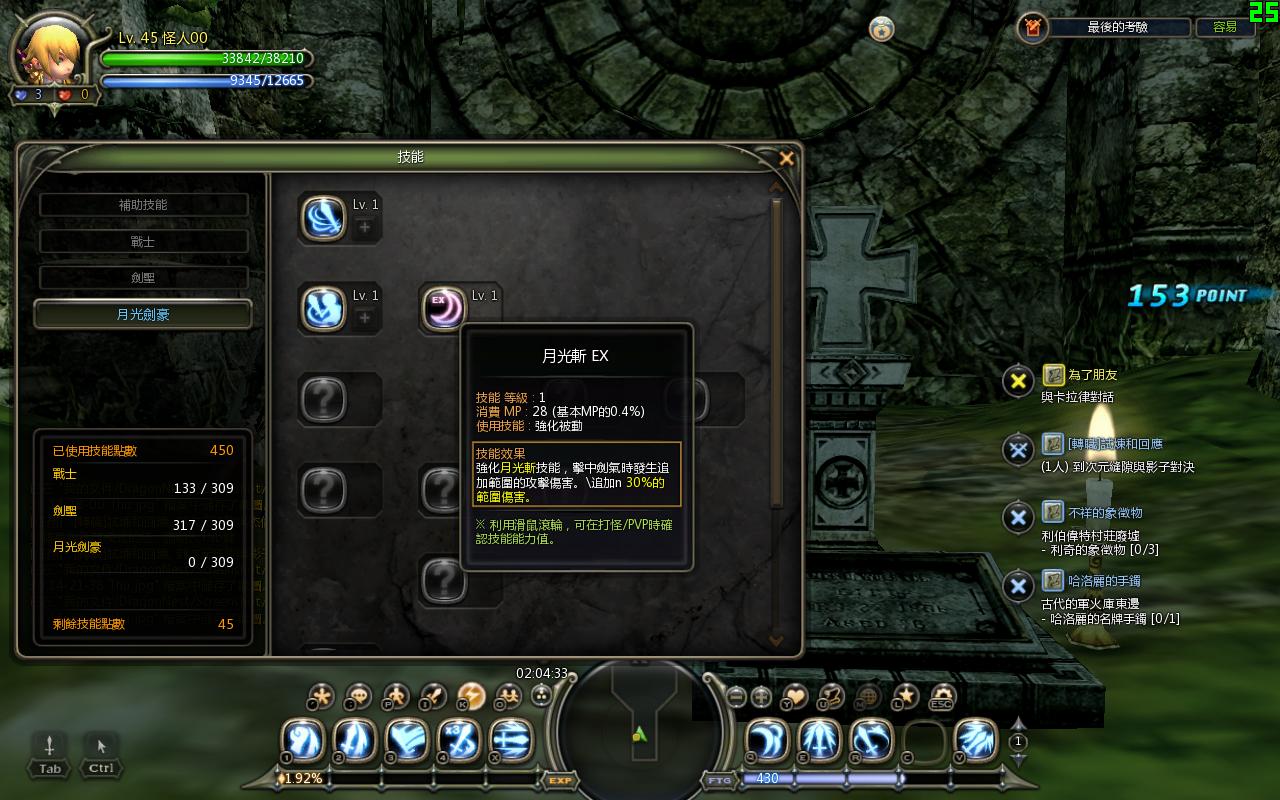Select the 不祥的象徵物 quest in the tracker
1280x800 pixels.
tap(1104, 513)
